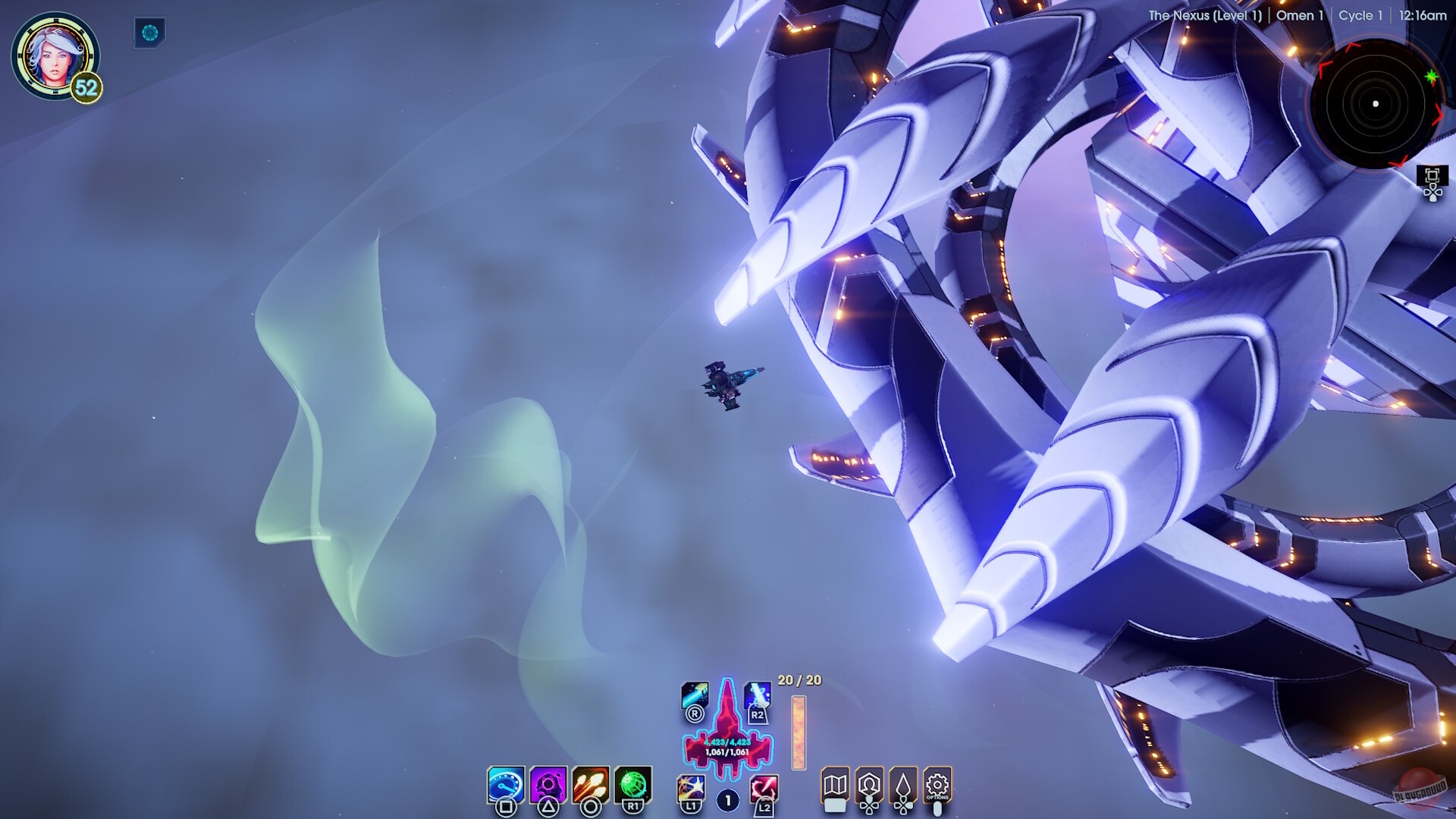Click the teal module slot near the portrait
This screenshot has height=819, width=1456.
point(149,32)
